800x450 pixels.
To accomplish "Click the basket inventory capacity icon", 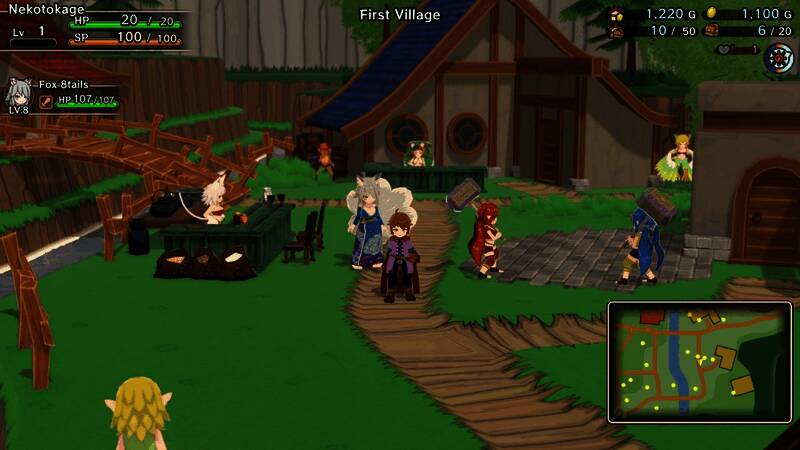I will tap(616, 32).
